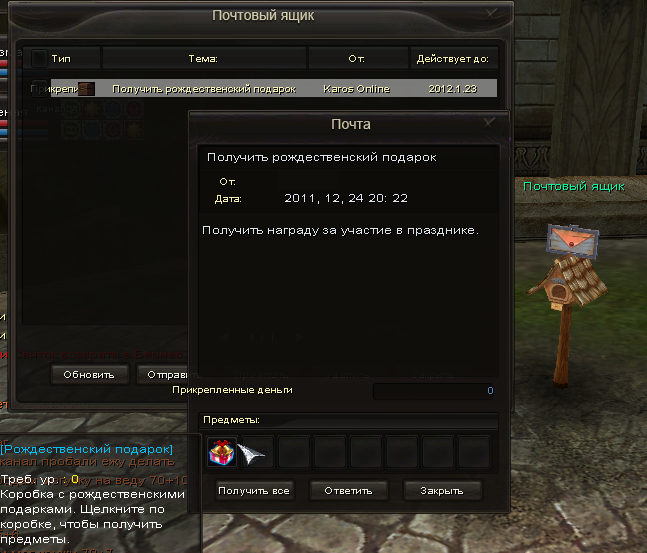Close the "Почтовый ящик" window with the X
Image resolution: width=647 pixels, height=553 pixels.
(490, 14)
